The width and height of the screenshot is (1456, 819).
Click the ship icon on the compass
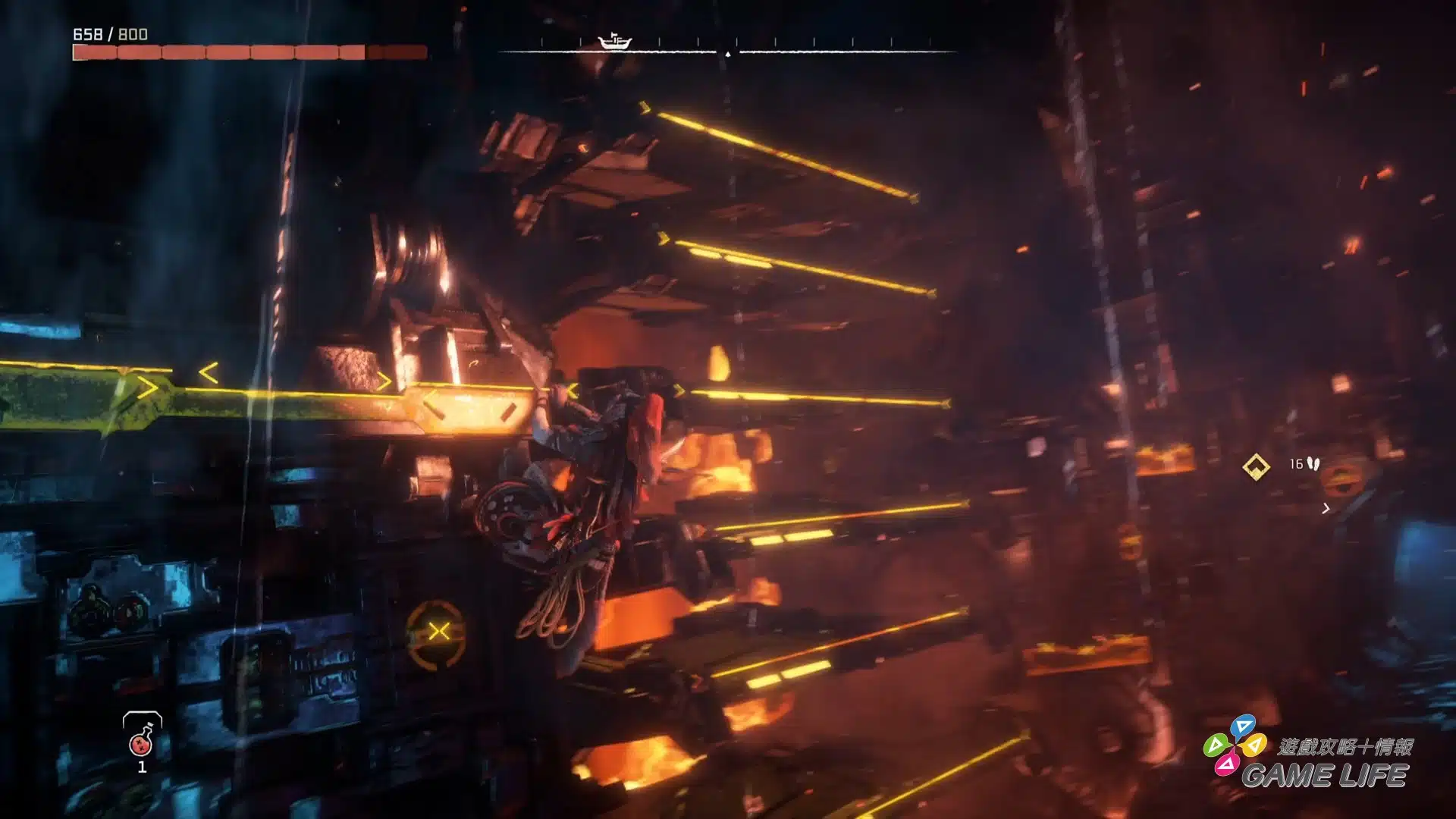pos(614,41)
